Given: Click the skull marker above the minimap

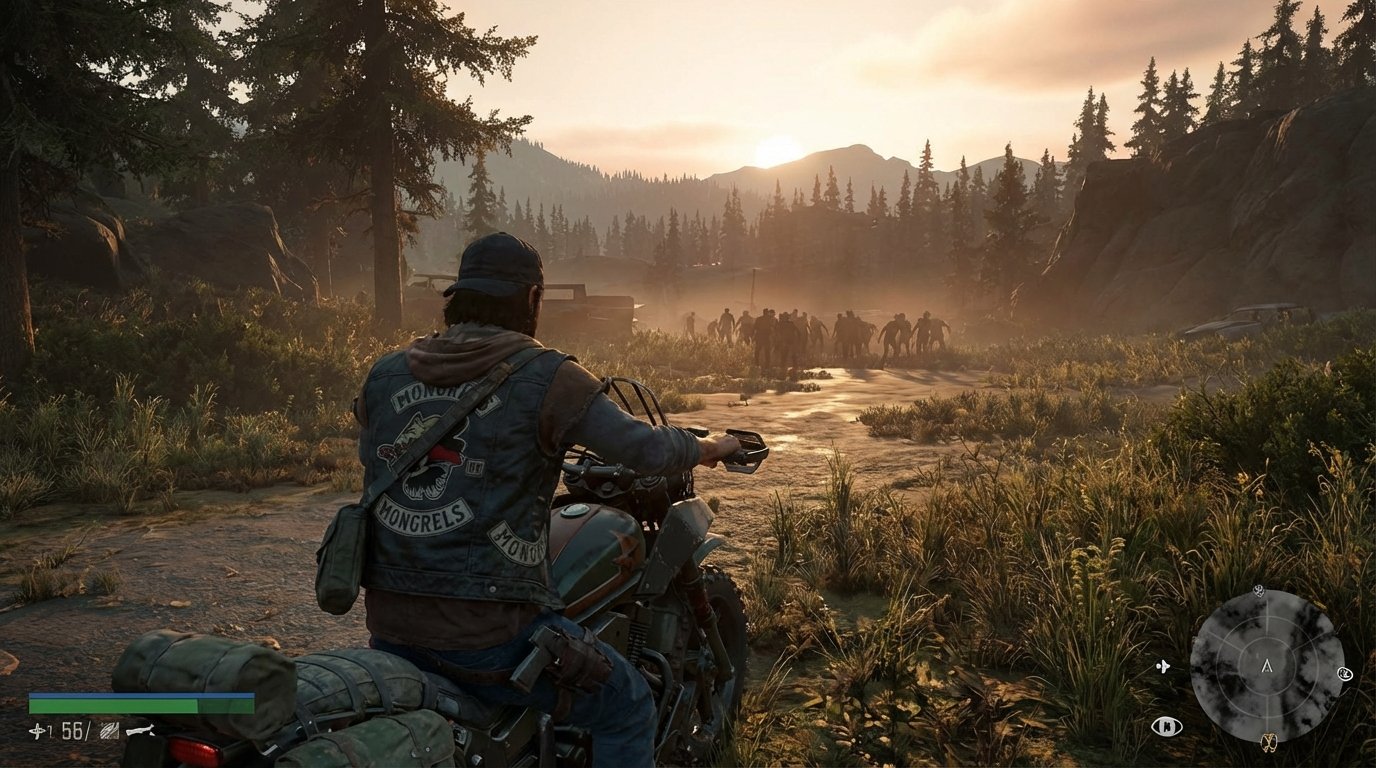Looking at the screenshot, I should pos(1258,591).
